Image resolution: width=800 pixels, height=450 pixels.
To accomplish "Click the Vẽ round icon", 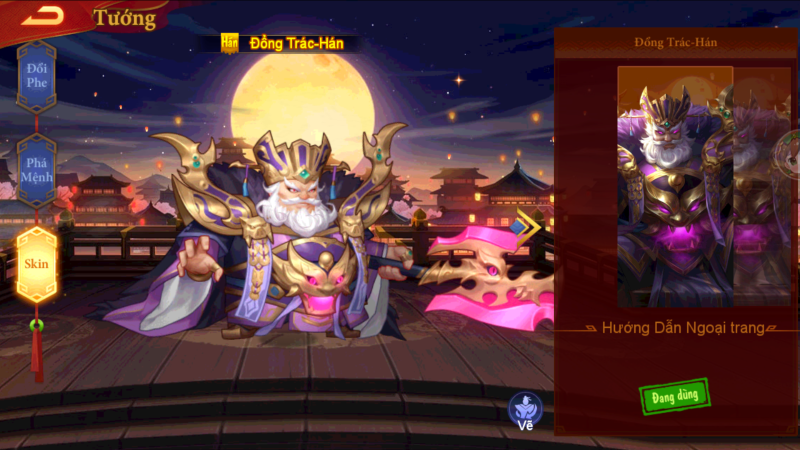I will tap(525, 410).
